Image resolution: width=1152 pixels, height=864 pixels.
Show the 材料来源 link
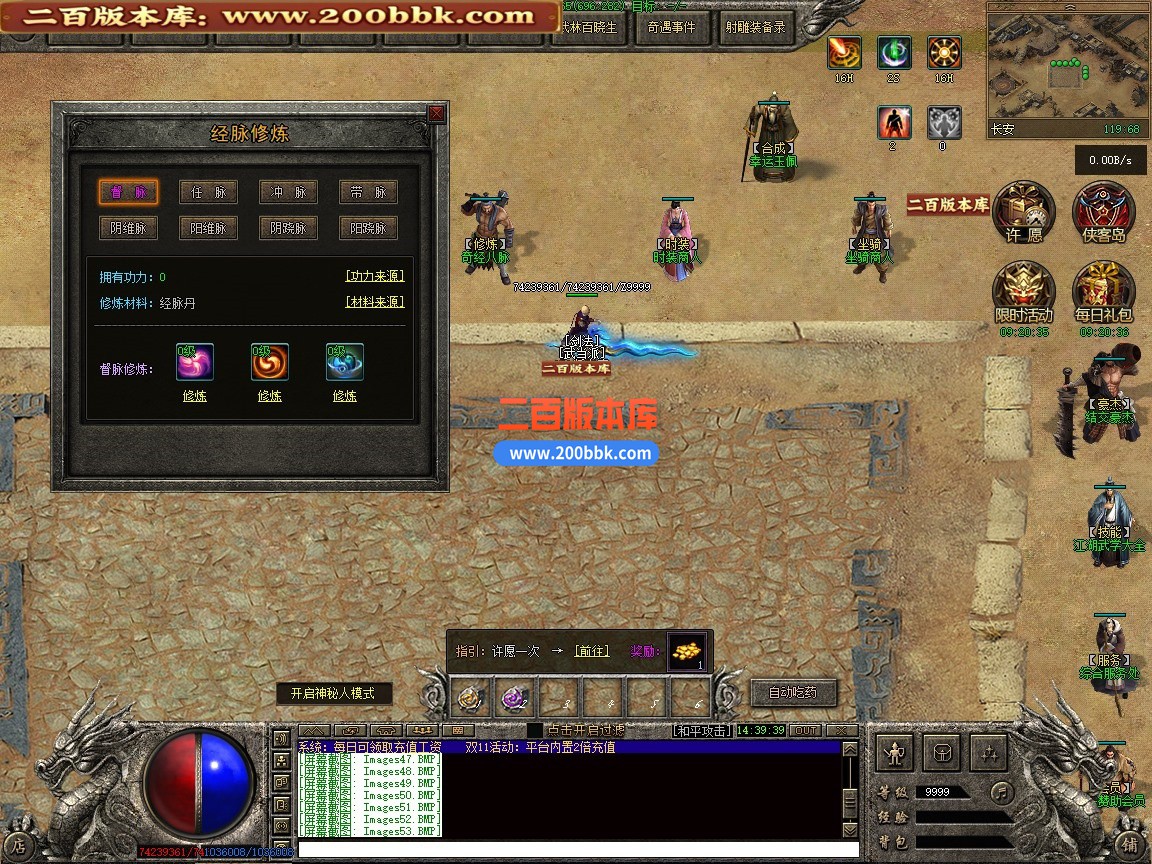pyautogui.click(x=375, y=302)
